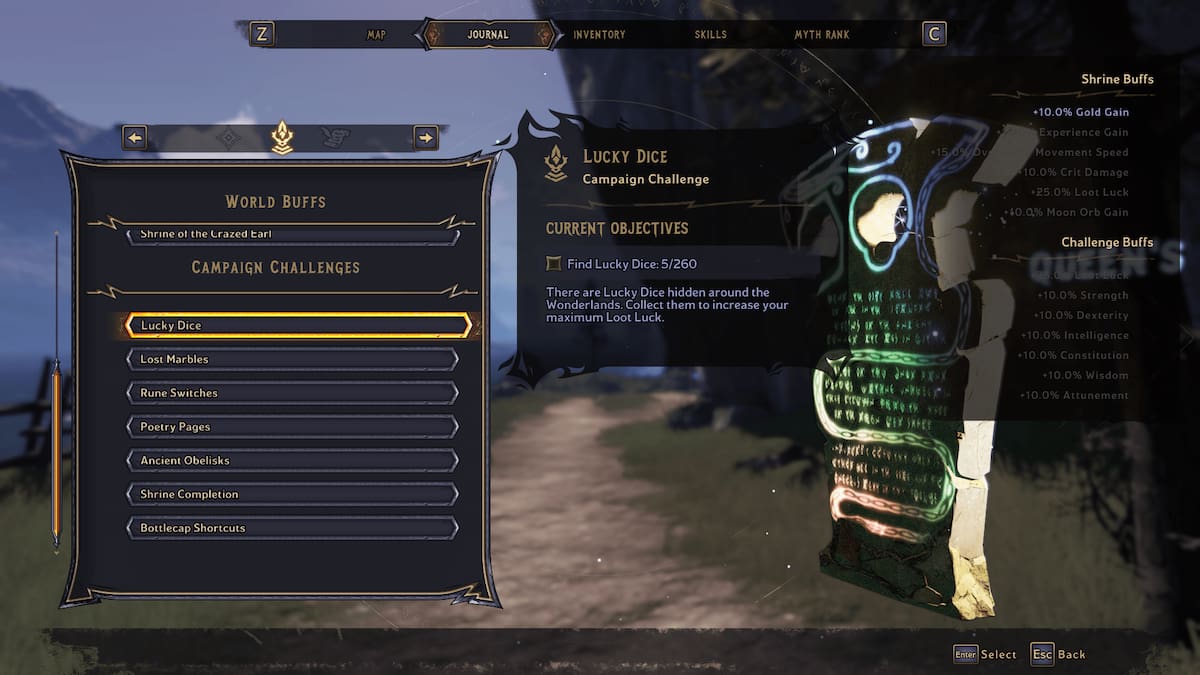Switch to the Skills tab
This screenshot has width=1200, height=675.
710,35
